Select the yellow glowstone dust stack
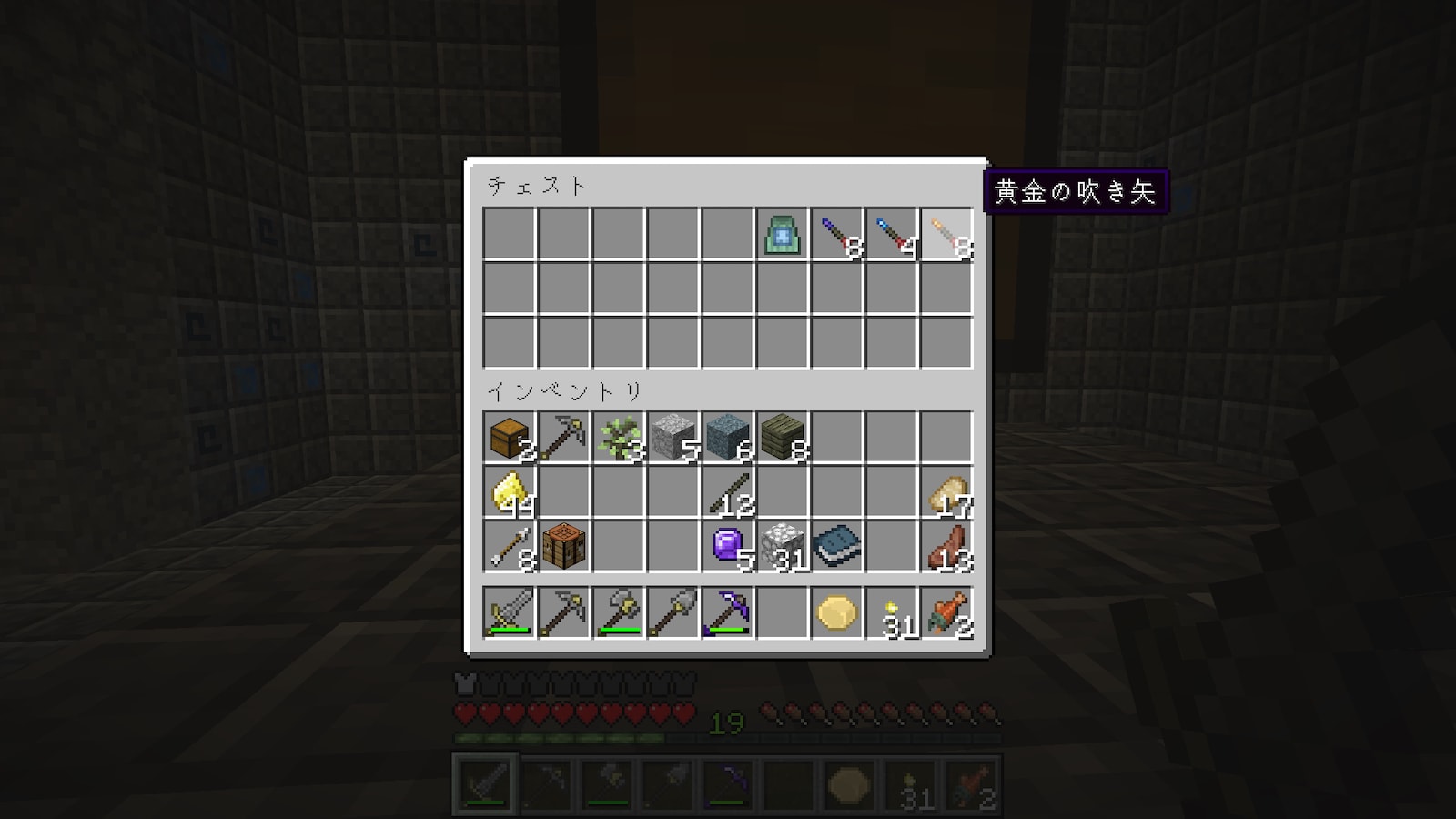Screen dimensions: 1456x819 [x=509, y=492]
